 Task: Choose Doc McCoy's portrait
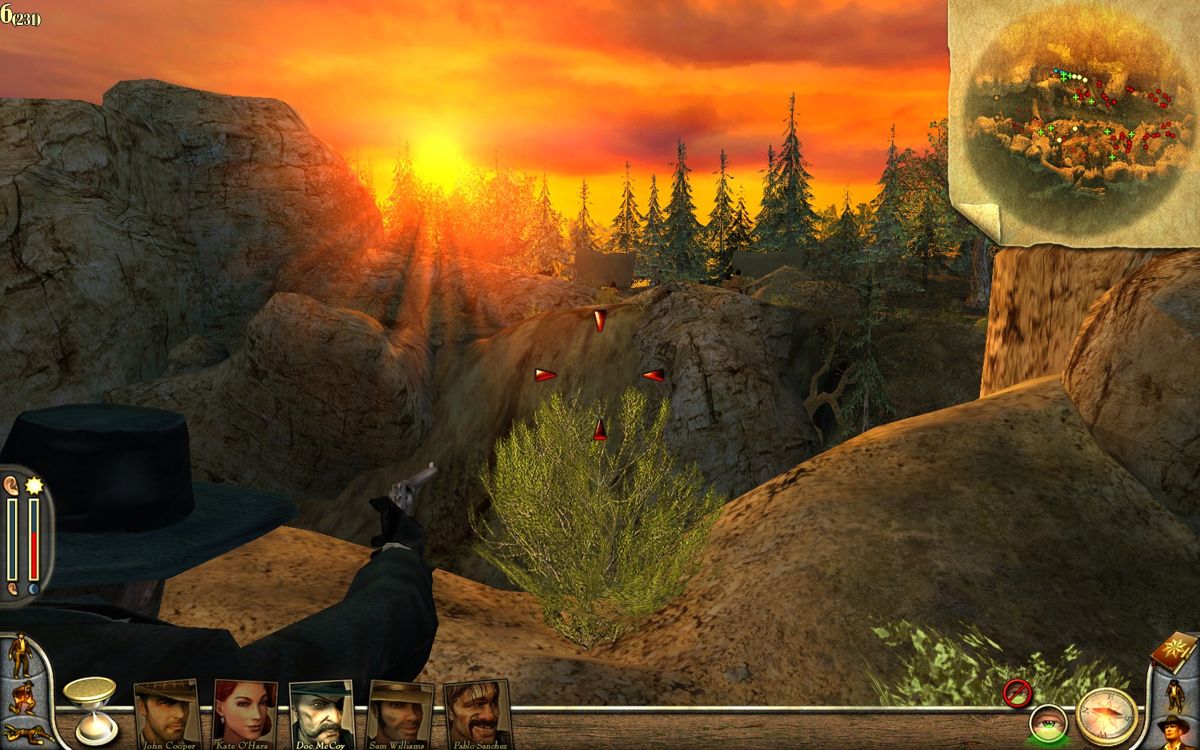321,711
